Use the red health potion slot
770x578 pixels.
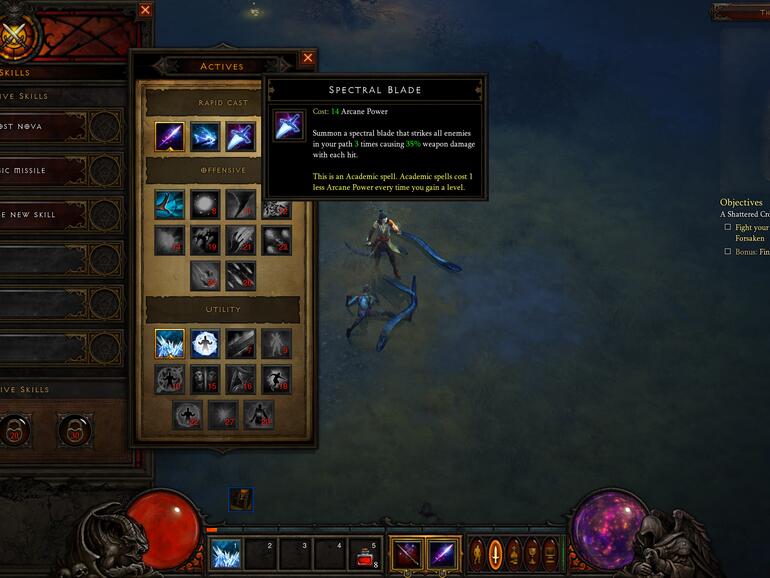(x=366, y=553)
